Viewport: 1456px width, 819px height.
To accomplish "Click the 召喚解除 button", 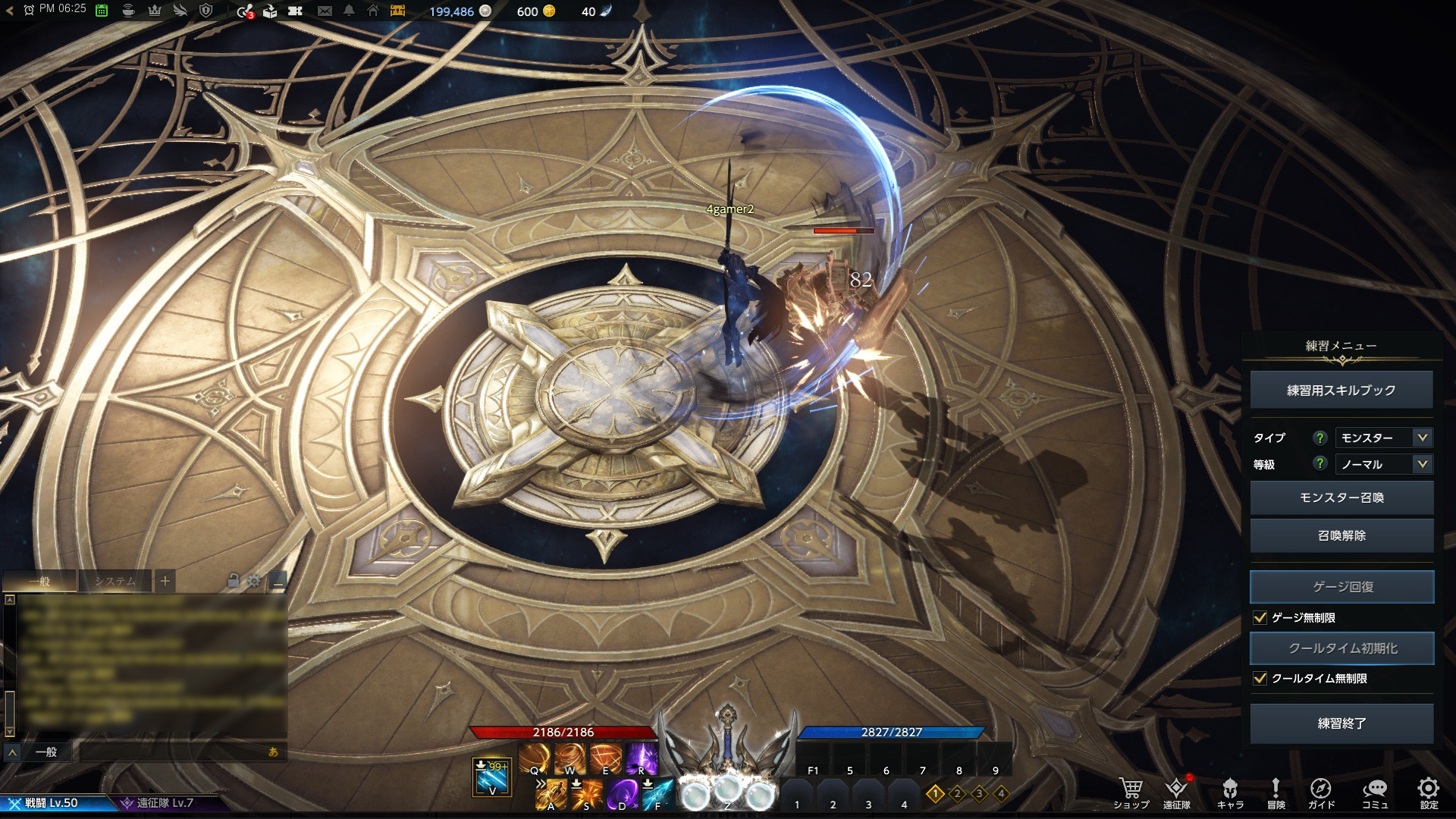I will tap(1341, 535).
